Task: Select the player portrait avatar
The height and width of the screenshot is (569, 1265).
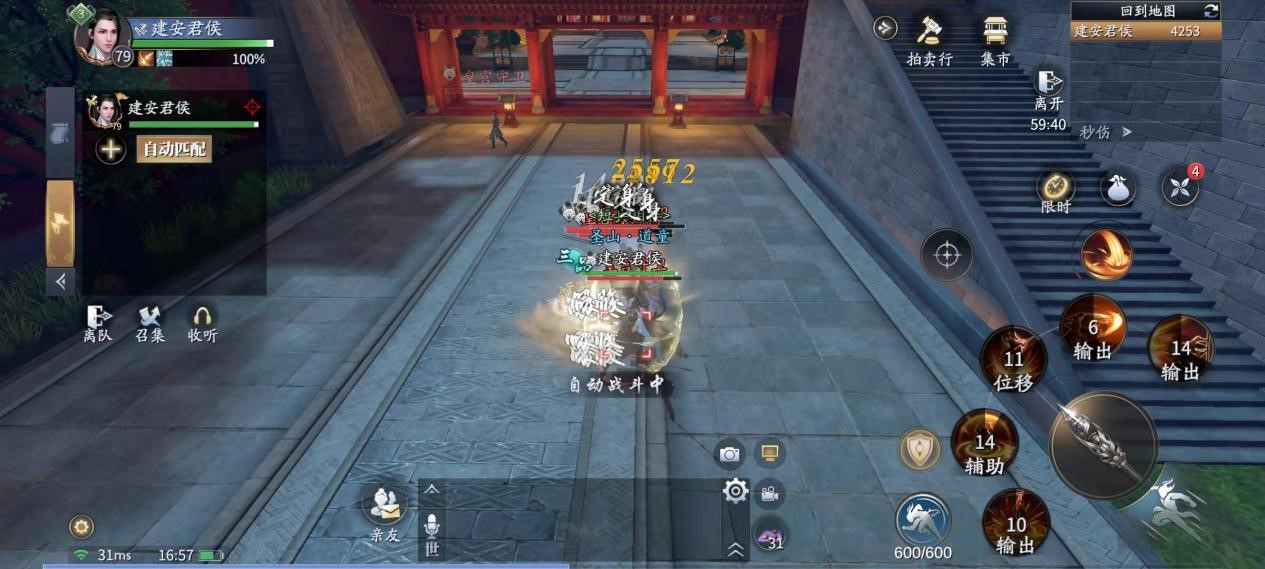Action: (103, 35)
